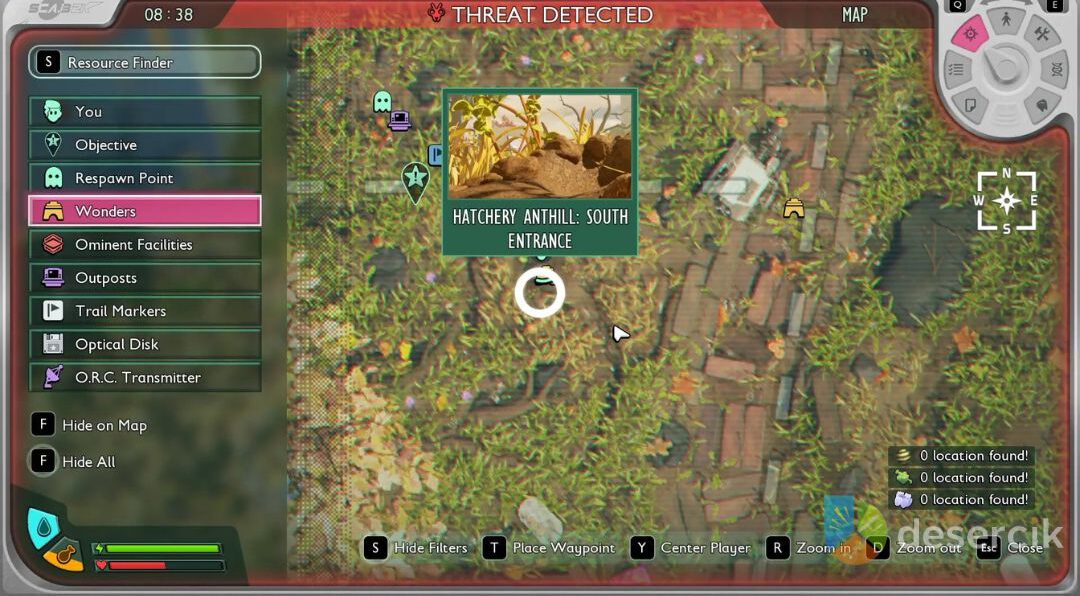Click Hide All filters option
Image resolution: width=1080 pixels, height=596 pixels.
(x=75, y=462)
